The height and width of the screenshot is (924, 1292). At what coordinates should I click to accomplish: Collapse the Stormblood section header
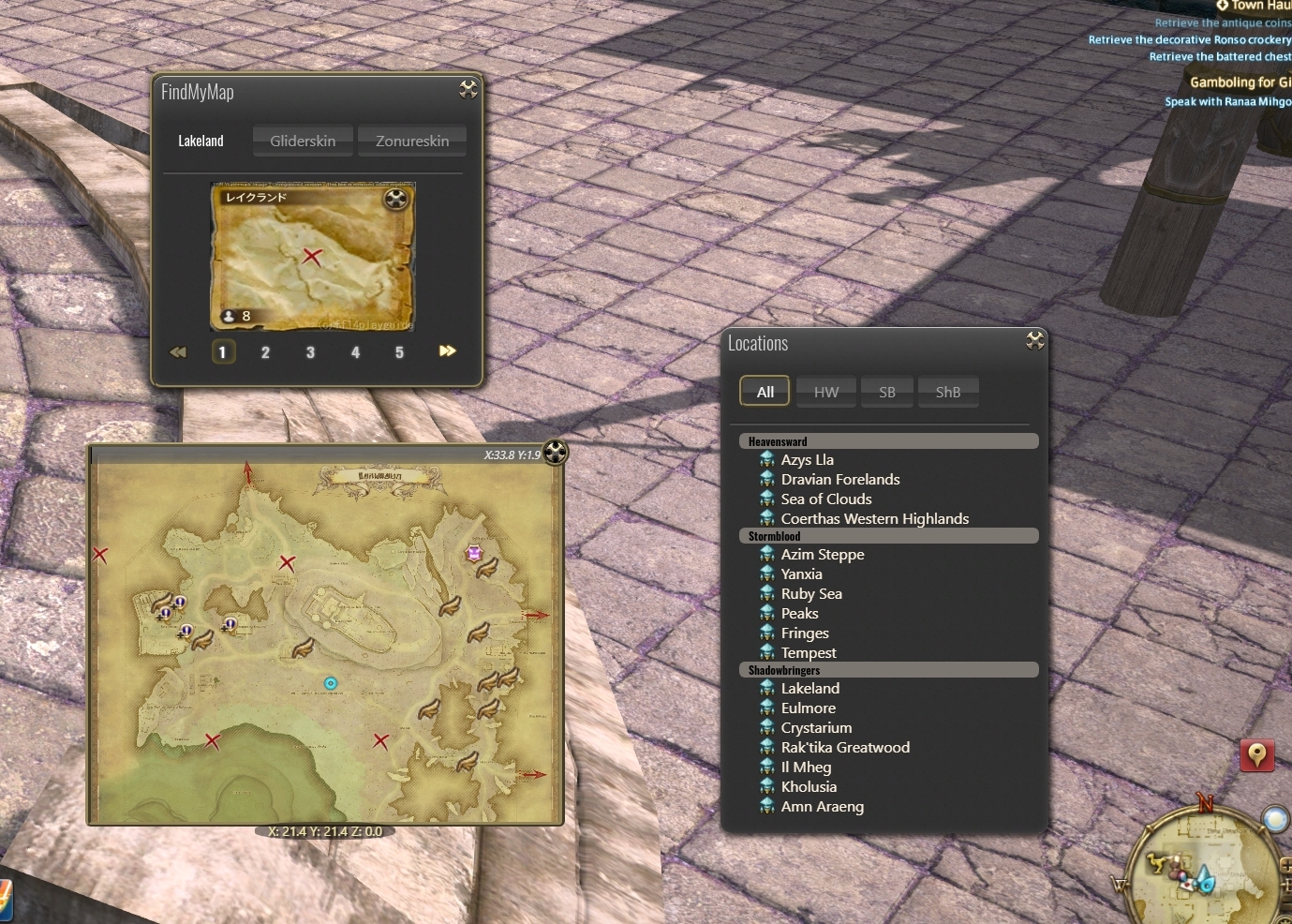tap(888, 535)
